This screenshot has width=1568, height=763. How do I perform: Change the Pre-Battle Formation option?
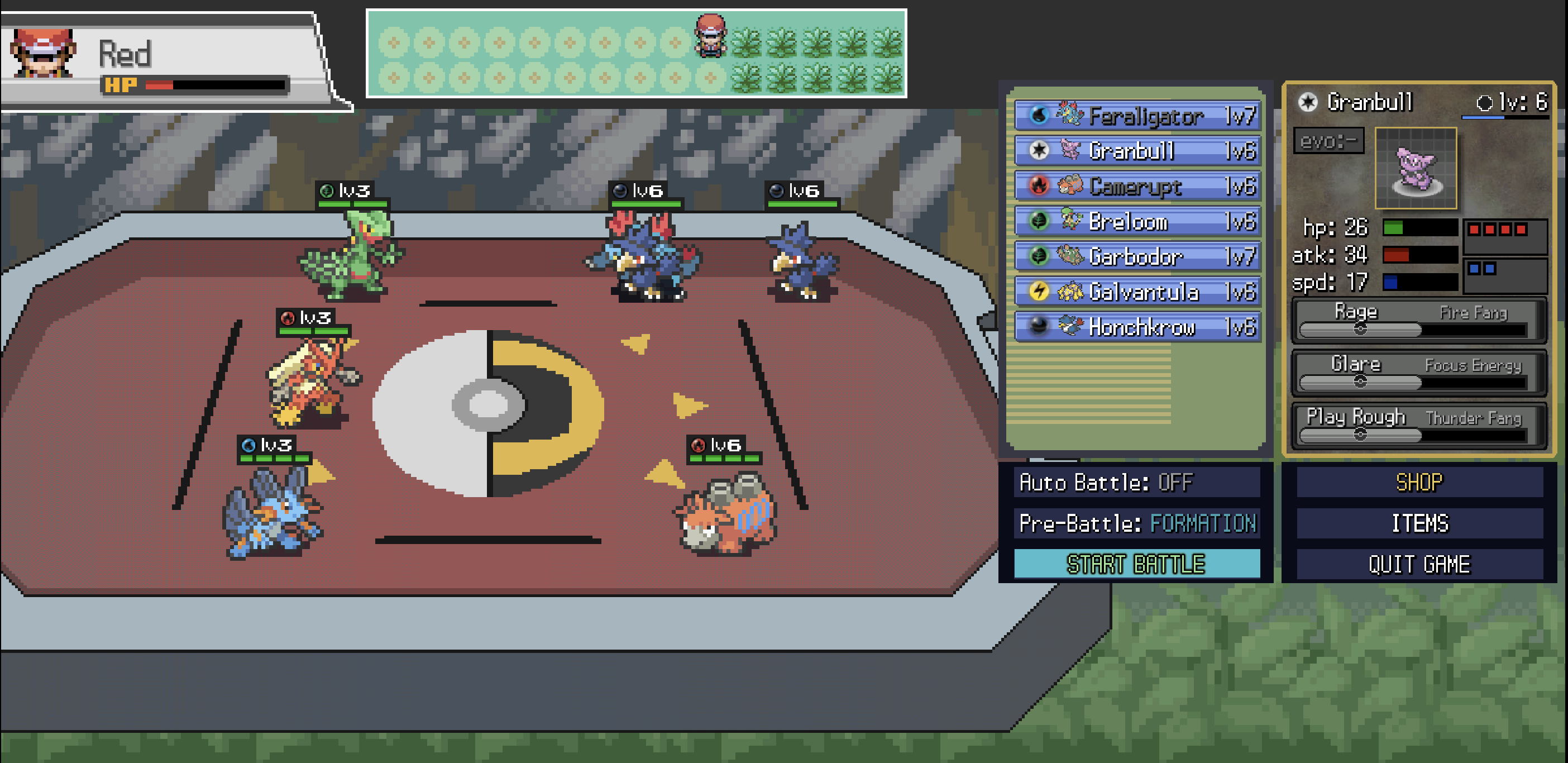tap(1136, 523)
